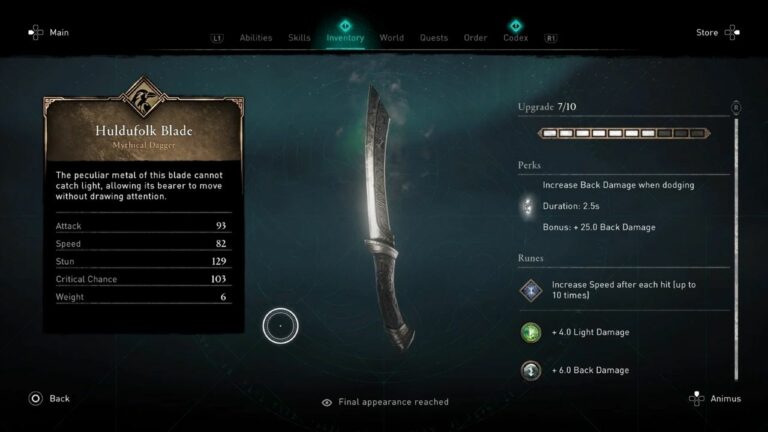
Task: Open the Skills tab
Action: pos(299,38)
